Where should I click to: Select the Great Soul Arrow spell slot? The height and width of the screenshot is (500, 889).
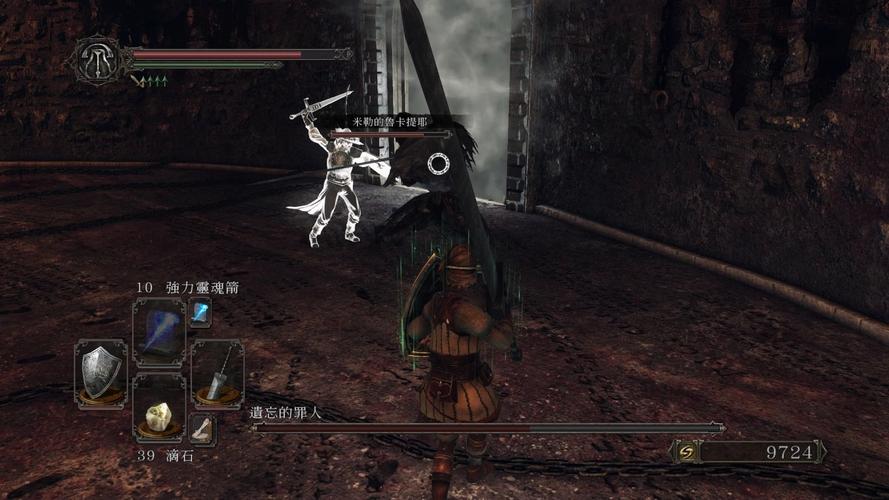158,332
